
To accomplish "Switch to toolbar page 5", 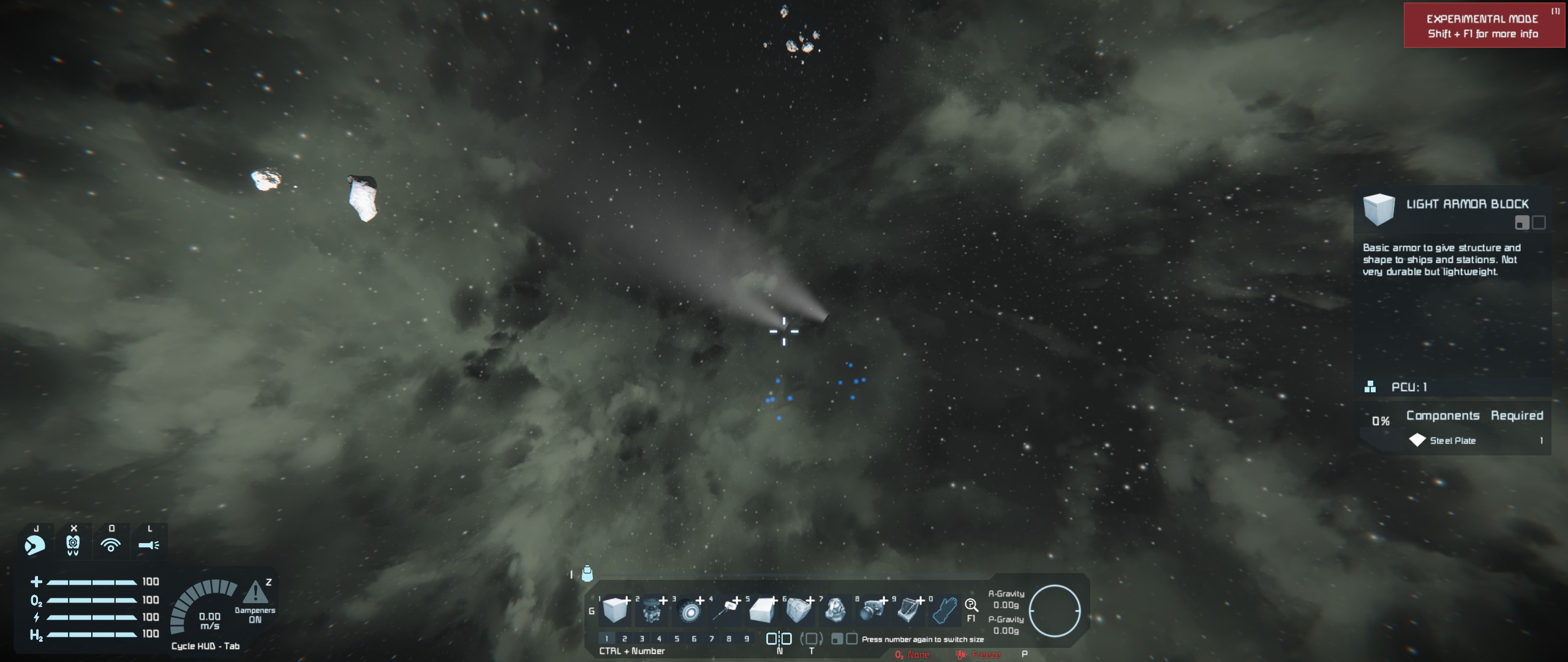I will click(x=677, y=639).
